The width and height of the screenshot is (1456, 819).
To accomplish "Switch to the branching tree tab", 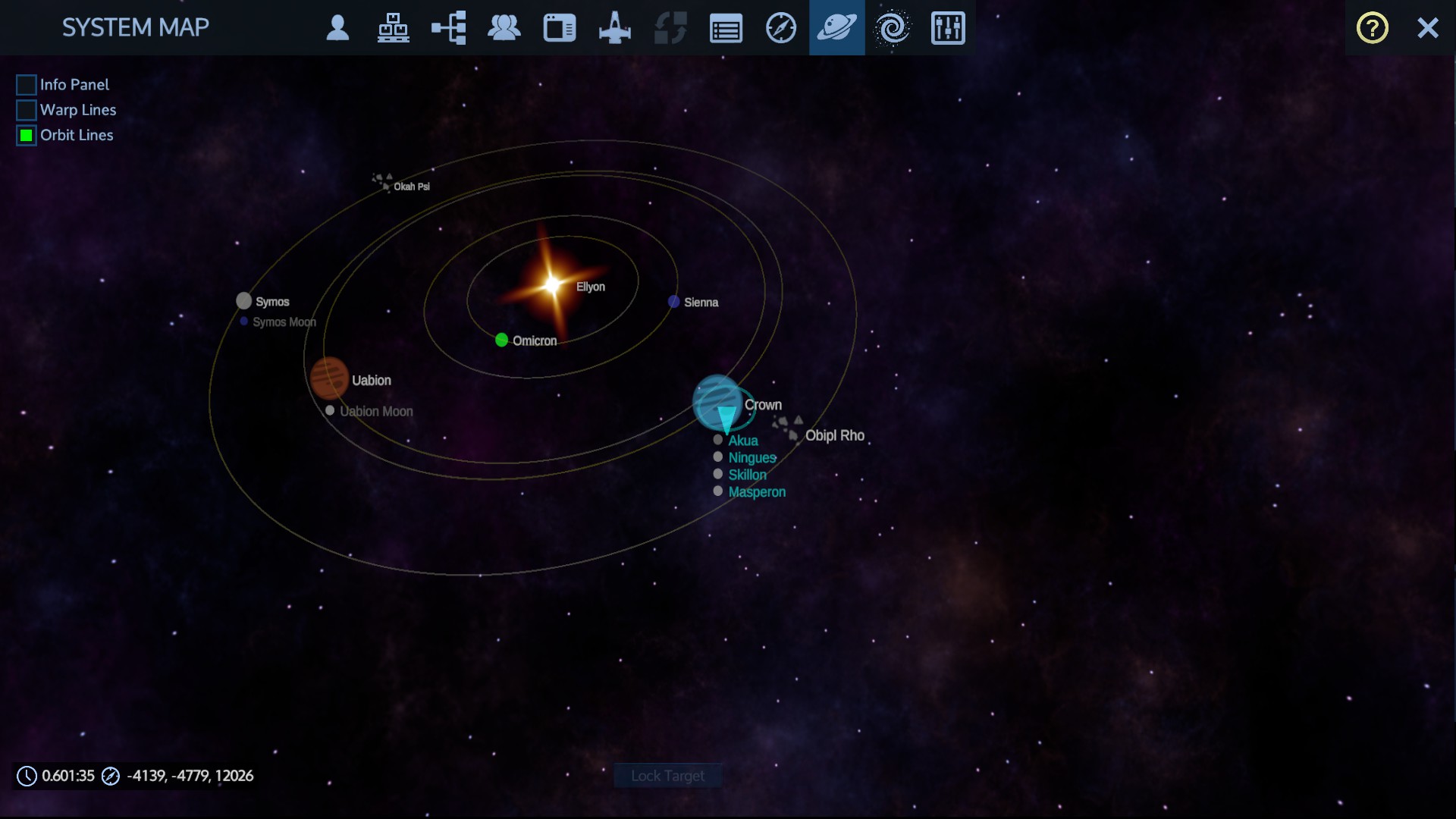I will (449, 28).
